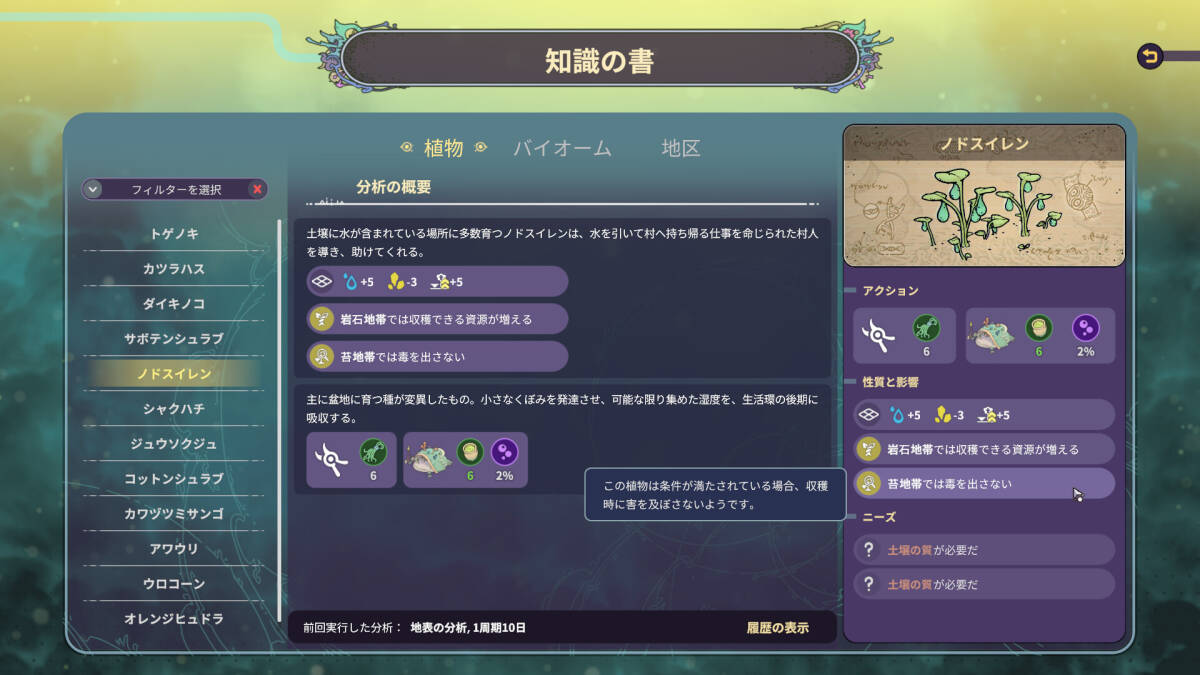The image size is (1200, 675).
Task: Select カワヅツミサンゴ in the list
Action: click(174, 514)
